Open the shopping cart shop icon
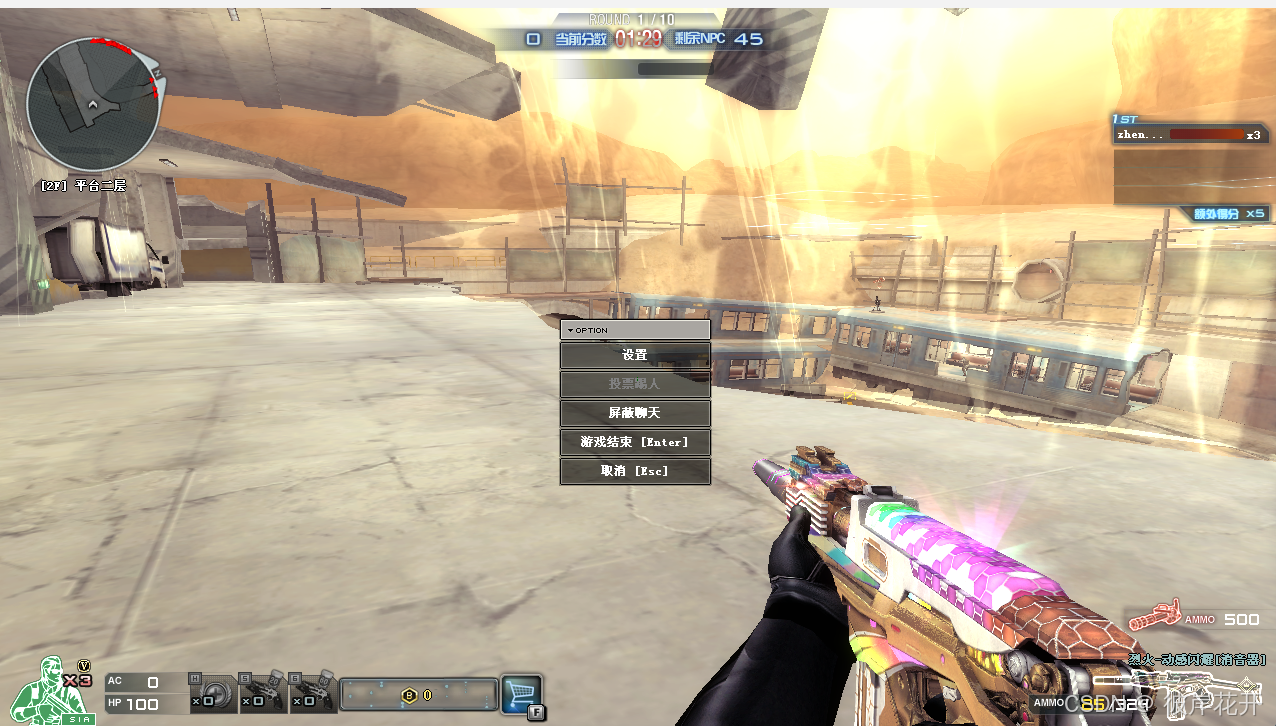This screenshot has width=1276, height=726. tap(521, 694)
